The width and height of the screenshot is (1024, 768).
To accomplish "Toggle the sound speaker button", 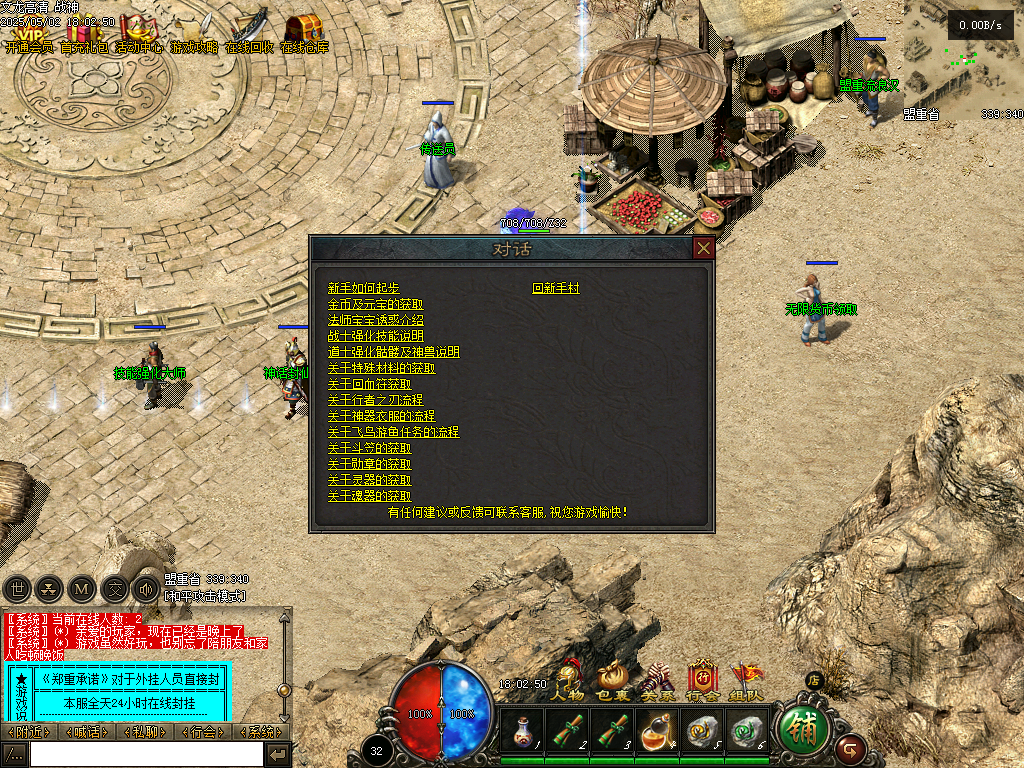I will click(x=145, y=589).
